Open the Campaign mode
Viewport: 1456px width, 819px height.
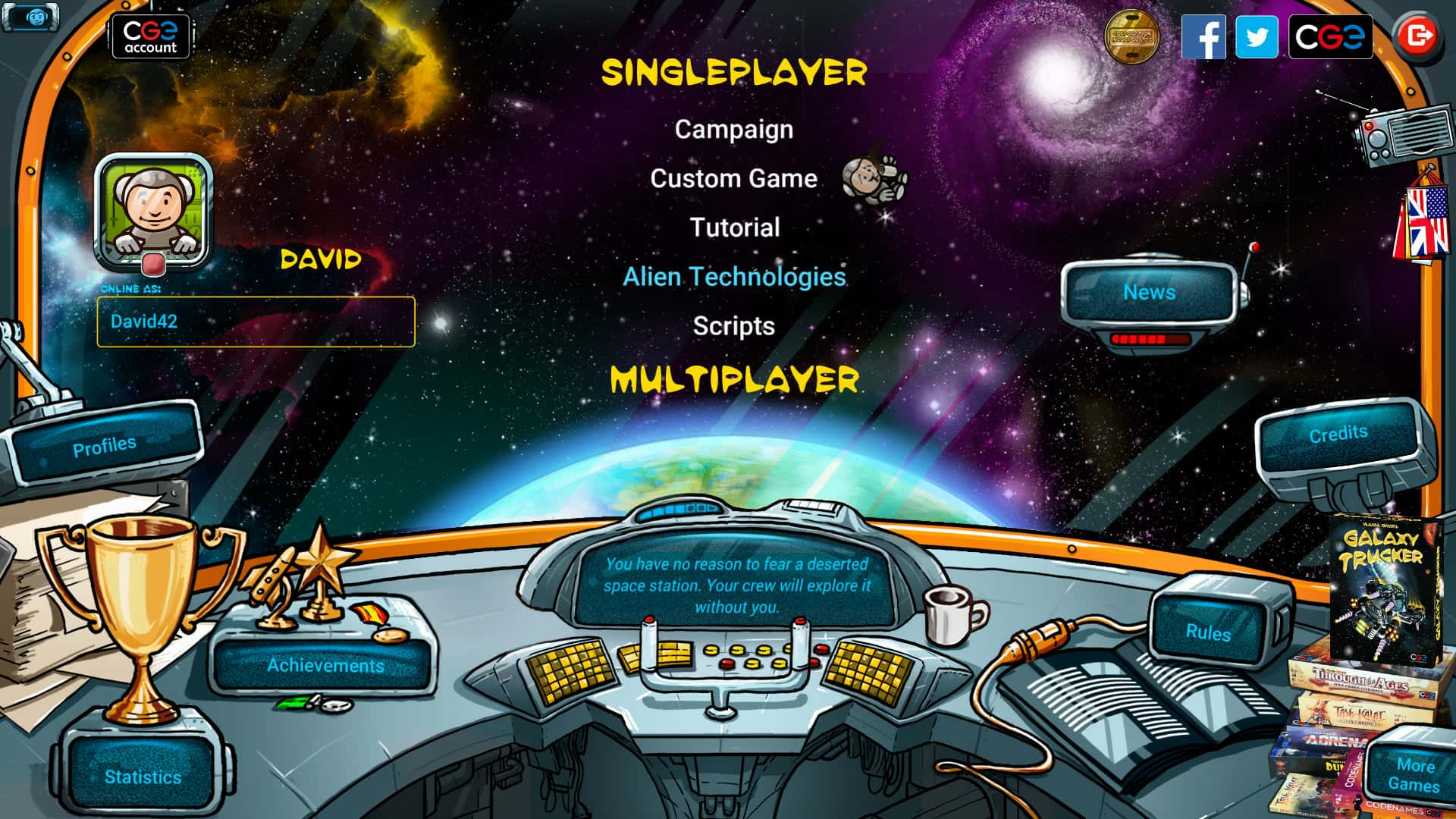733,130
